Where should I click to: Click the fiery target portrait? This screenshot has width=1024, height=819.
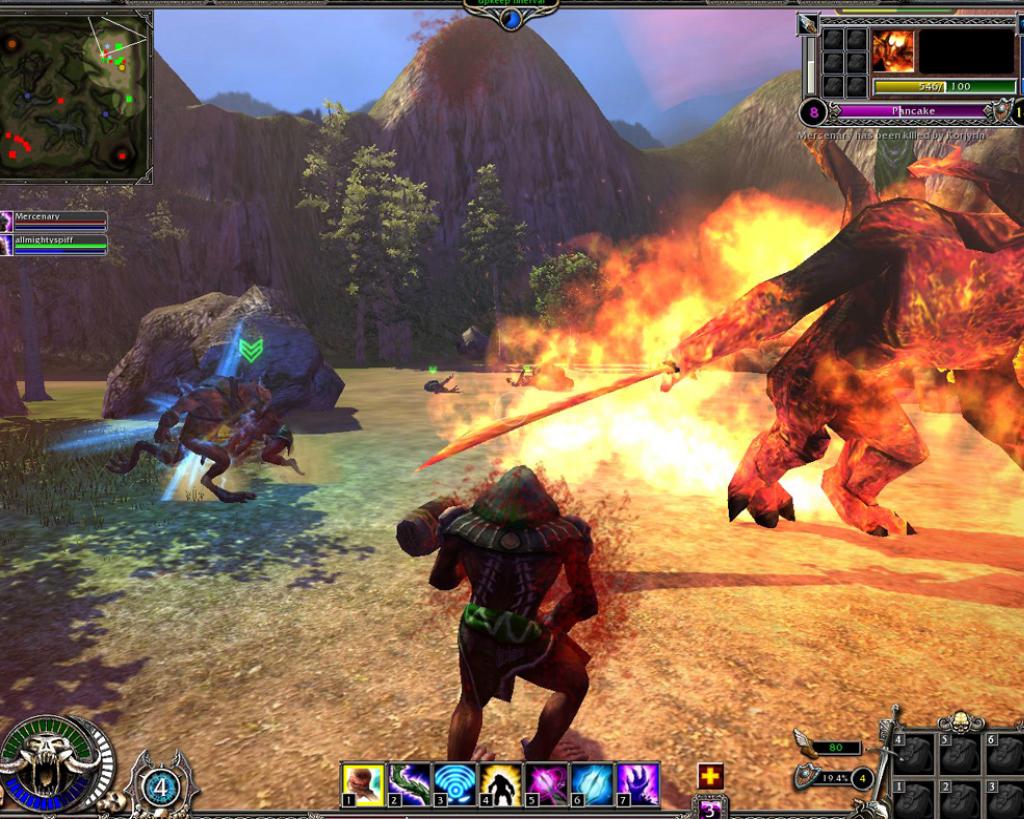click(x=892, y=51)
